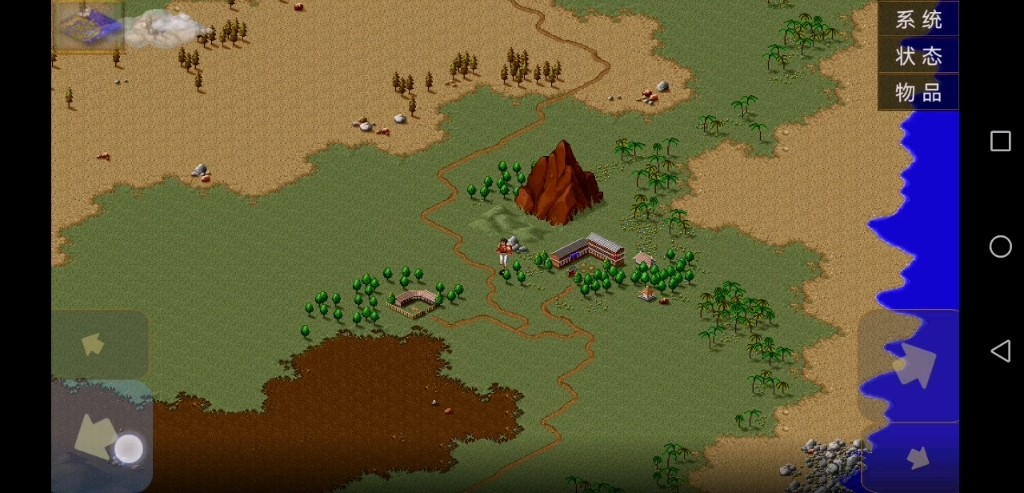The height and width of the screenshot is (493, 1024).
Task: Tap the Android home circle button
Action: (x=1000, y=246)
